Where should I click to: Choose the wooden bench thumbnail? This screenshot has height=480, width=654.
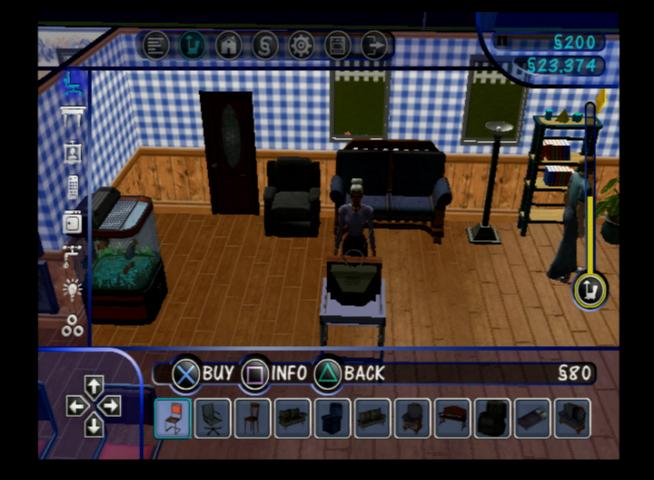[452, 418]
